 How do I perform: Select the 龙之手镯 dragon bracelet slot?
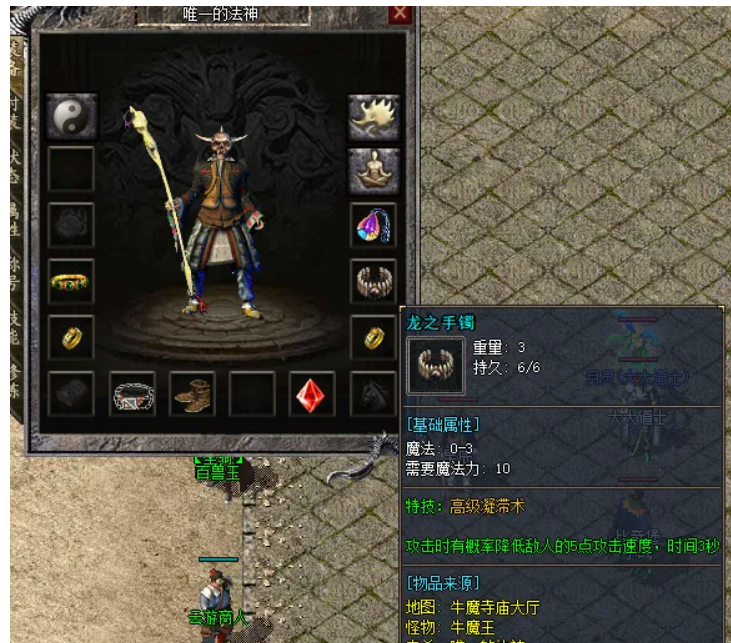(x=373, y=283)
